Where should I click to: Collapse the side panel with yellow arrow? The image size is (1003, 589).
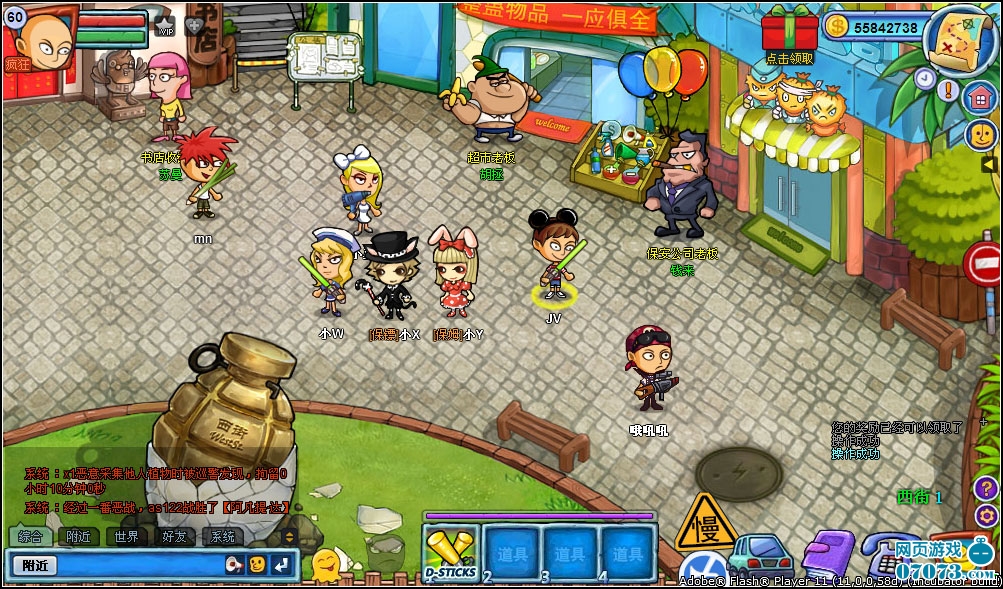[x=990, y=164]
